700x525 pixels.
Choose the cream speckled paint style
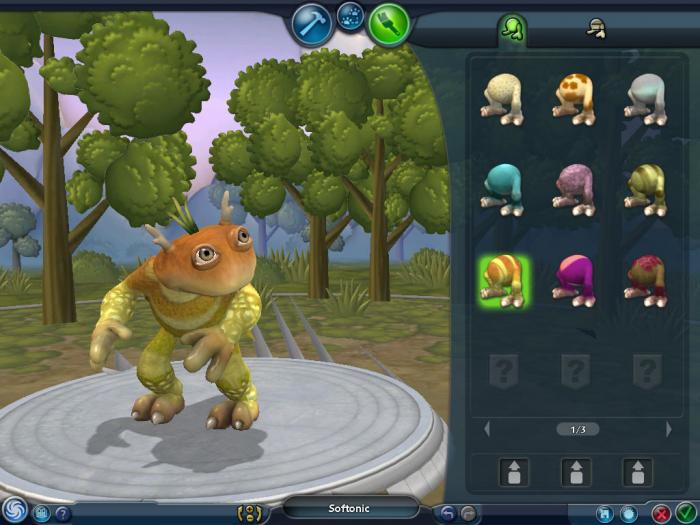click(503, 98)
